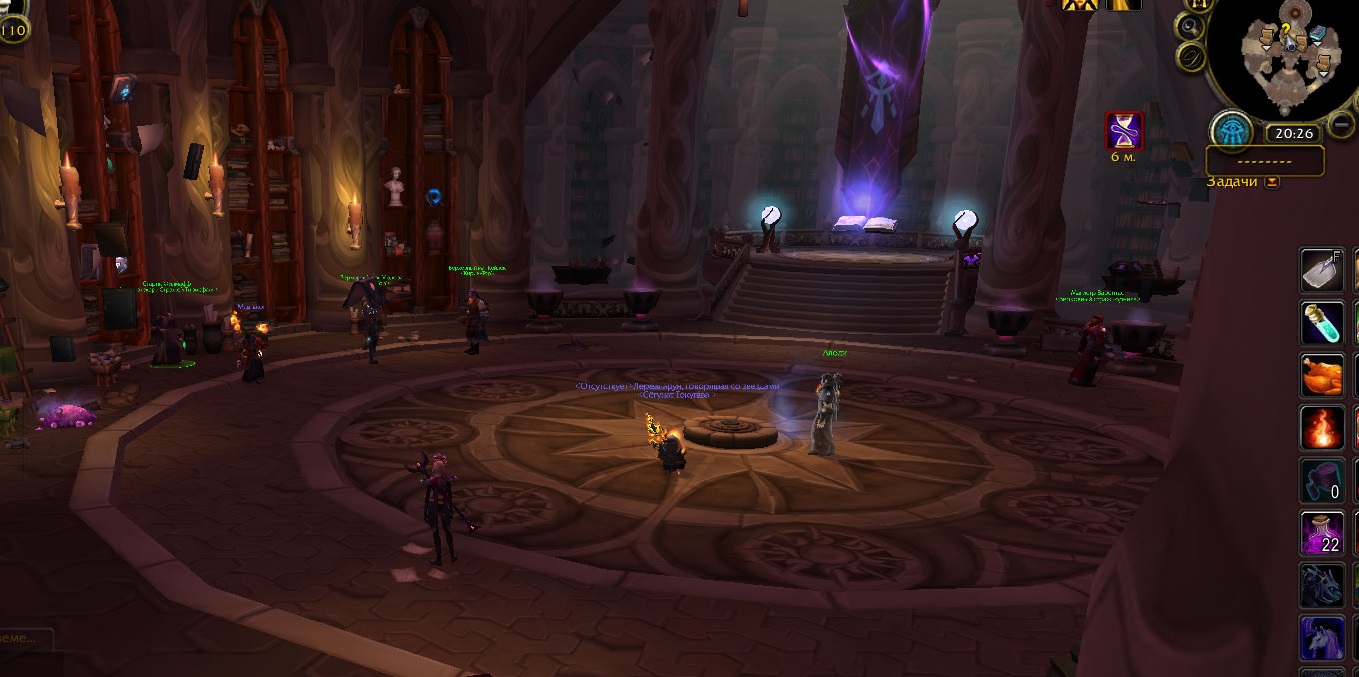Open the class order hall report button
This screenshot has width=1359, height=677.
click(1232, 131)
